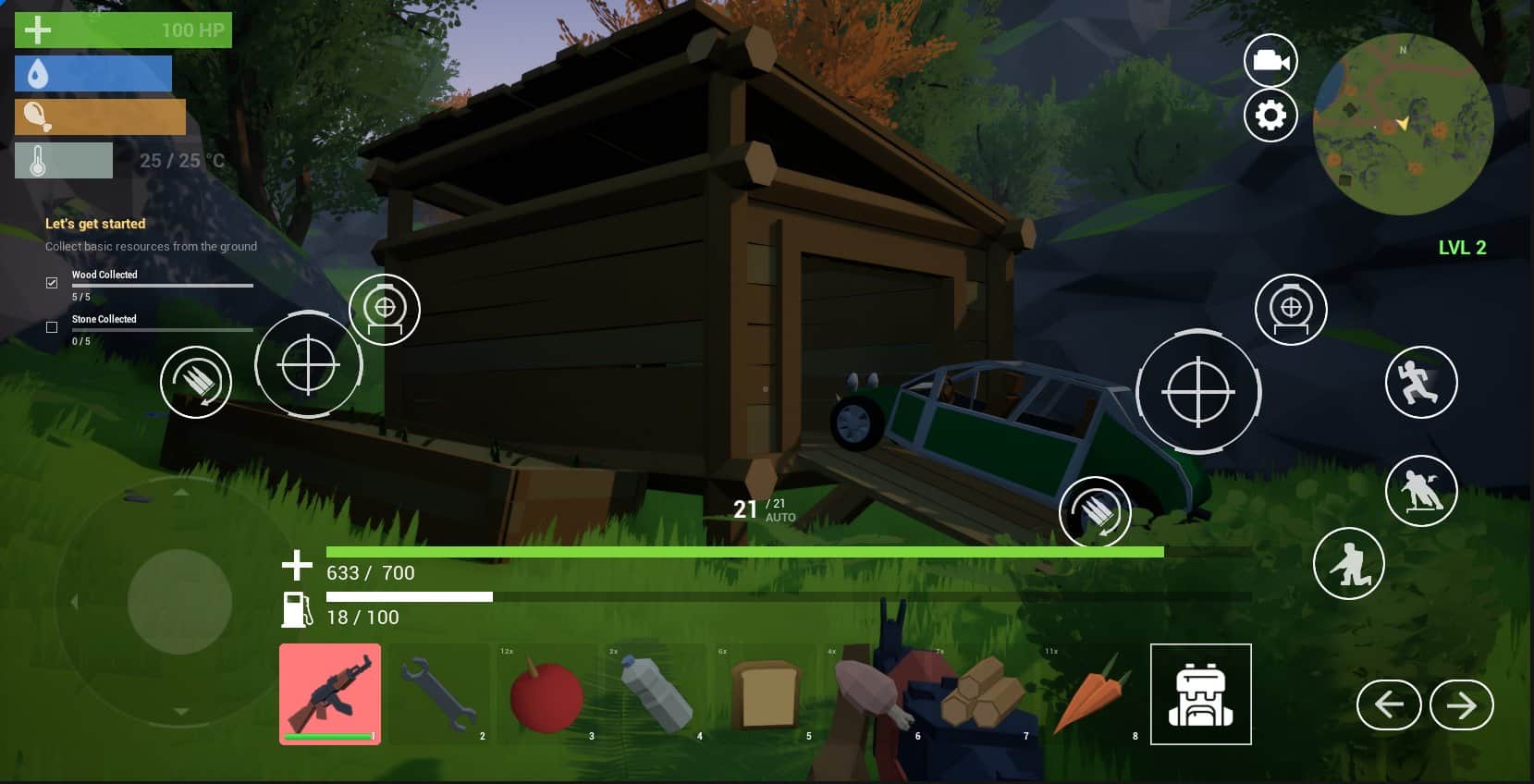Go to previous hotbar page with left arrow
The height and width of the screenshot is (784, 1534).
[1388, 705]
